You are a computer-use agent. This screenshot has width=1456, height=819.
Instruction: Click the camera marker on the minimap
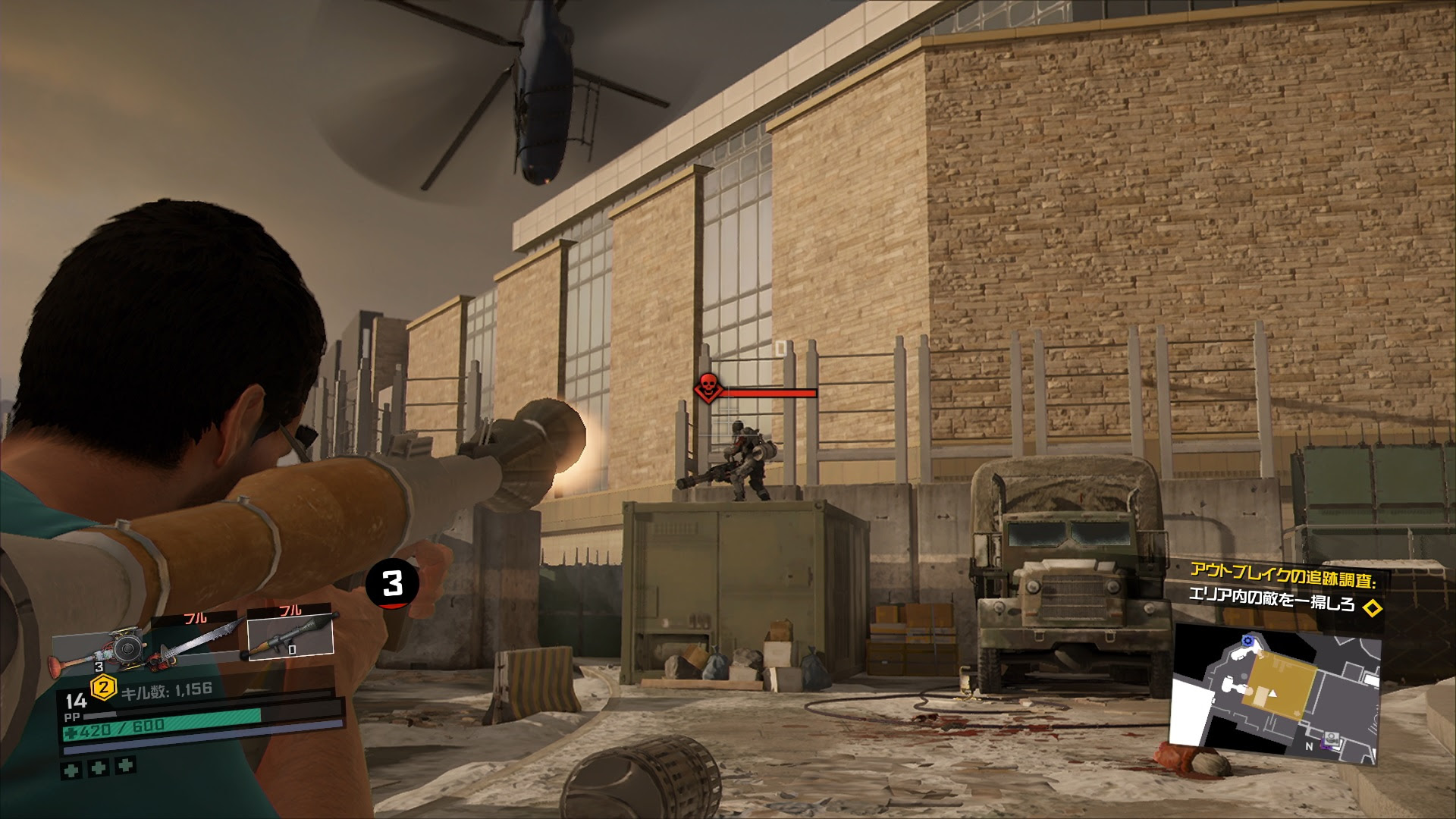pos(1331,738)
